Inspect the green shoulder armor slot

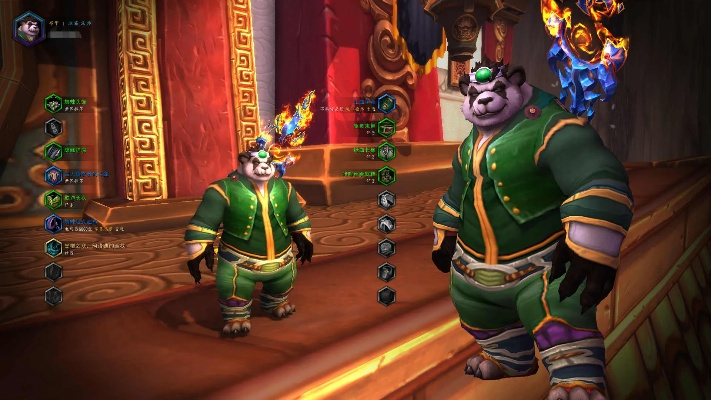click(53, 151)
